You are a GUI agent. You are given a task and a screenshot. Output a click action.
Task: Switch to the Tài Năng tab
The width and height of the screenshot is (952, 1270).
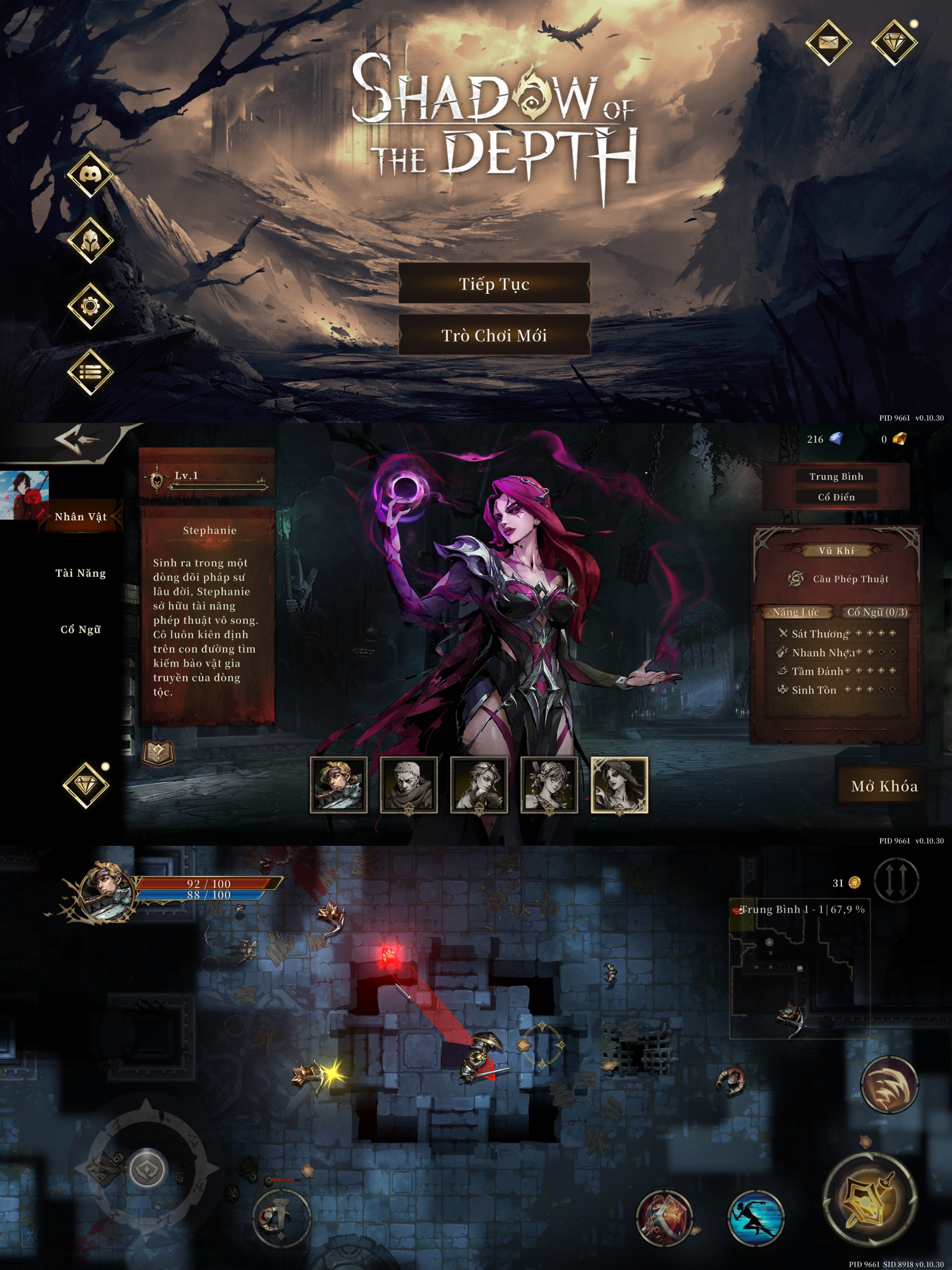click(80, 573)
